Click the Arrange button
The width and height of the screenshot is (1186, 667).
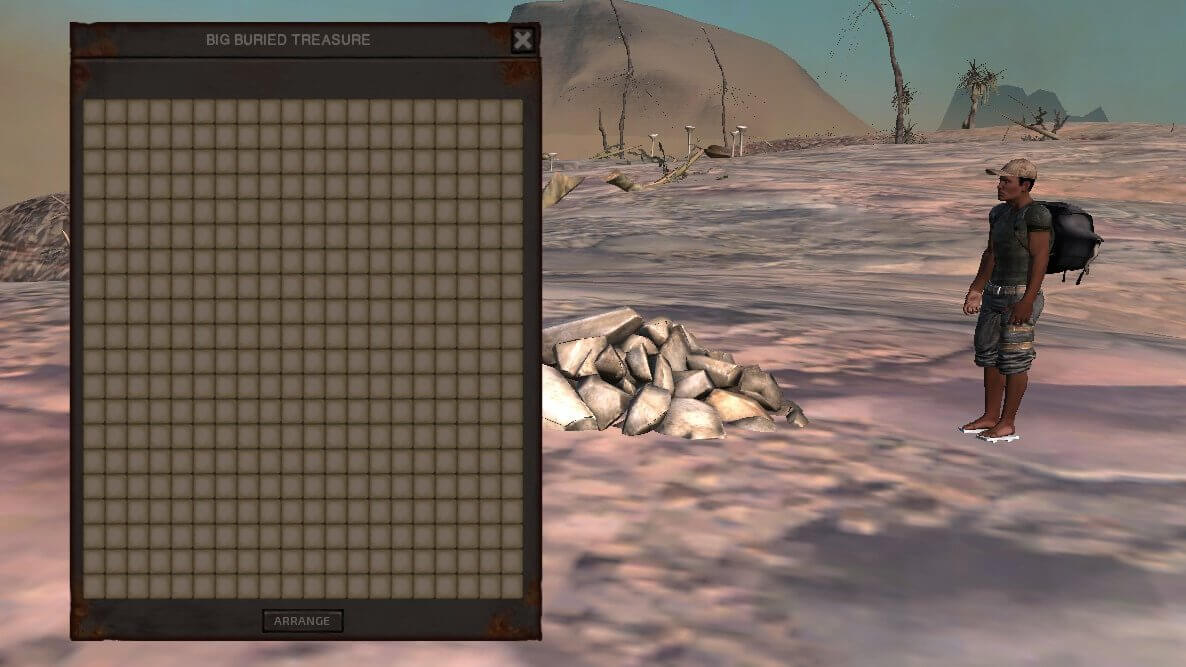pos(302,621)
